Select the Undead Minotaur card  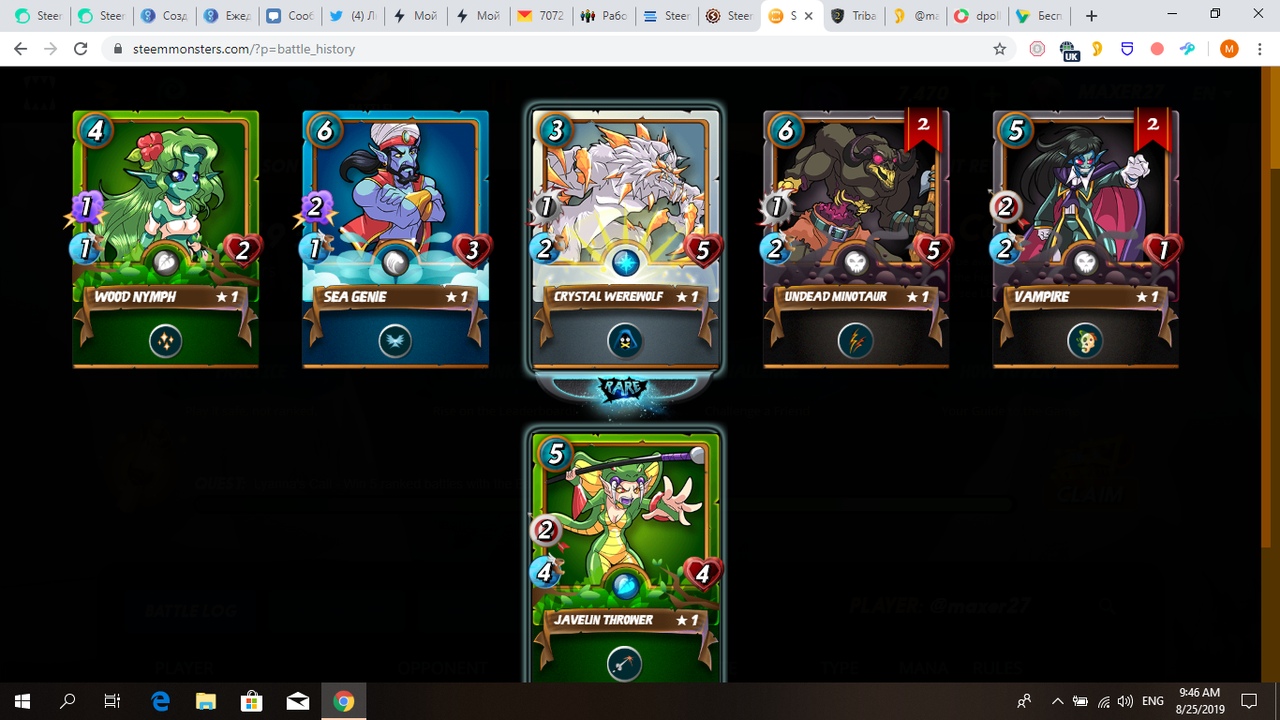[856, 238]
